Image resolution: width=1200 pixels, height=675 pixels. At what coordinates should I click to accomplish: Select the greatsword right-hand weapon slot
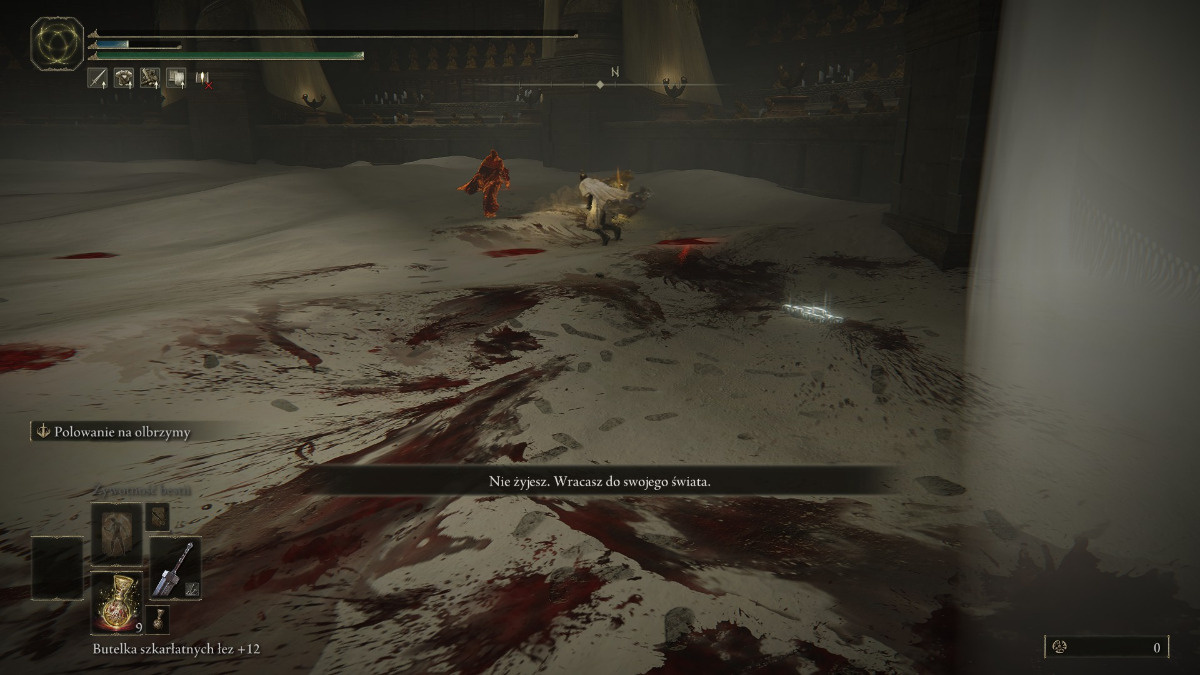[175, 568]
